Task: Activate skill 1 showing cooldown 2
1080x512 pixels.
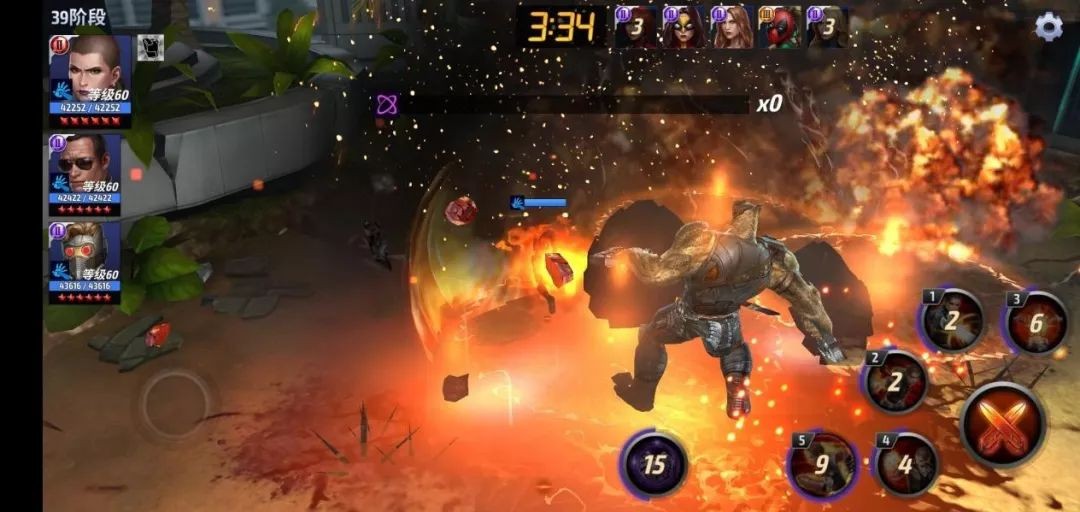Action: tap(951, 321)
